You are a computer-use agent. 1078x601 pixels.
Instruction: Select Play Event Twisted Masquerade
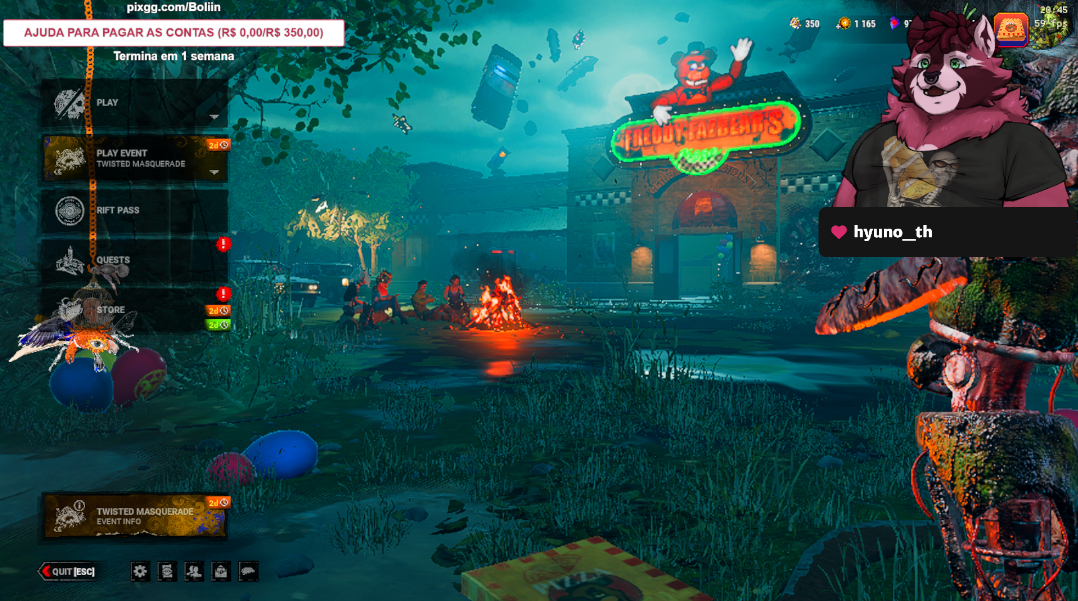click(x=134, y=158)
